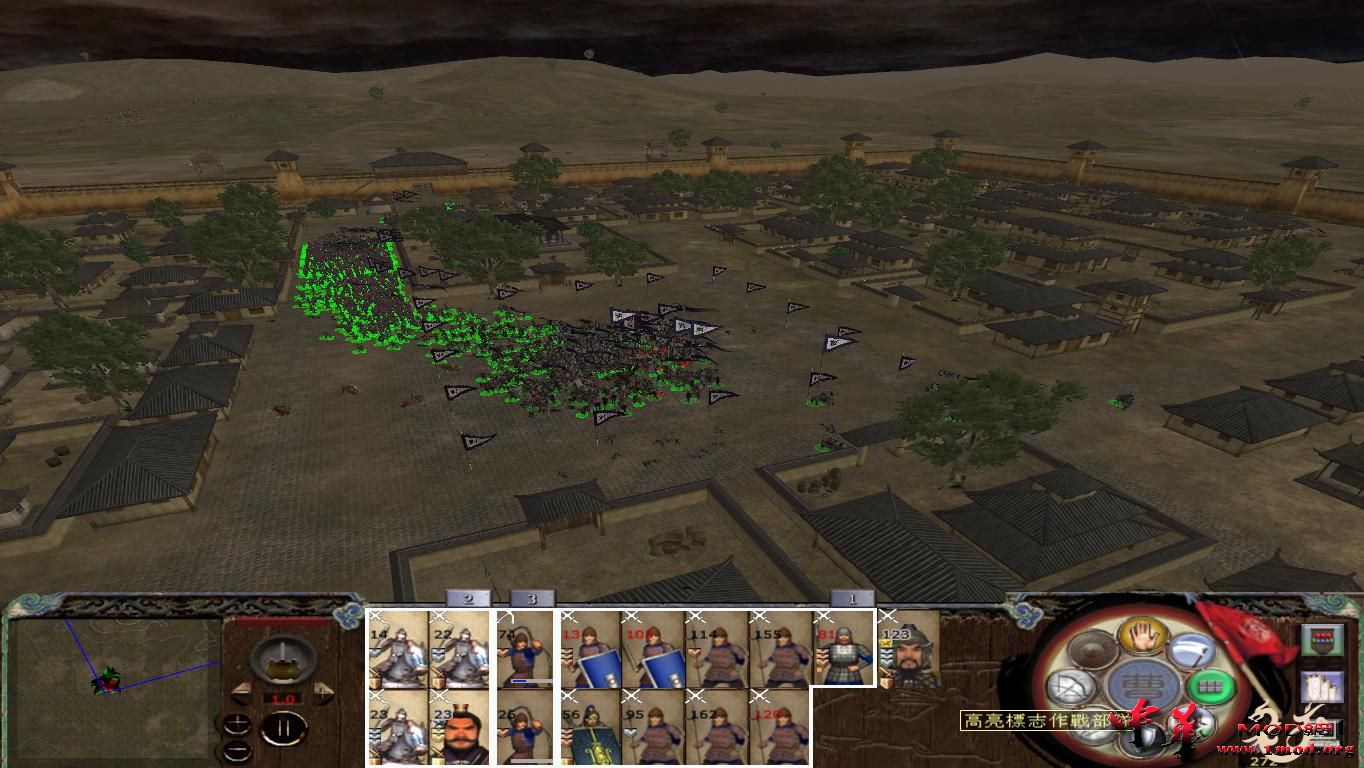The height and width of the screenshot is (768, 1364).
Task: Open the army banners panel icon on right
Action: tap(1321, 640)
